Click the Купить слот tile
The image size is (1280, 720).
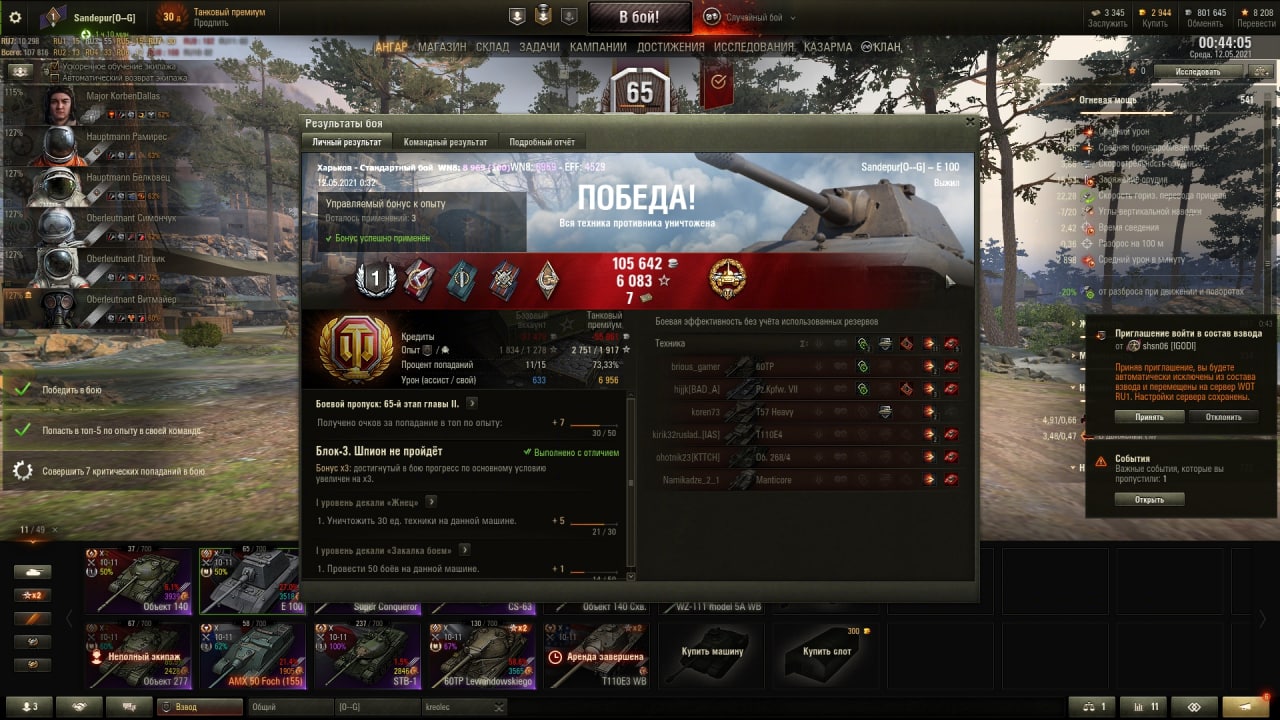(x=826, y=656)
